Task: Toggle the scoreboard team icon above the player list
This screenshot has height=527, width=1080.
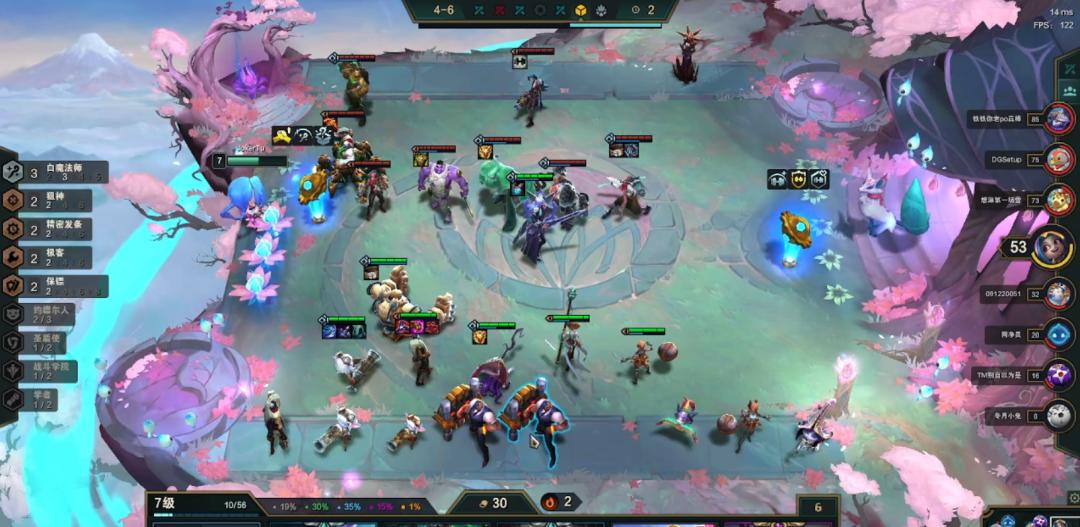Action: (1070, 90)
